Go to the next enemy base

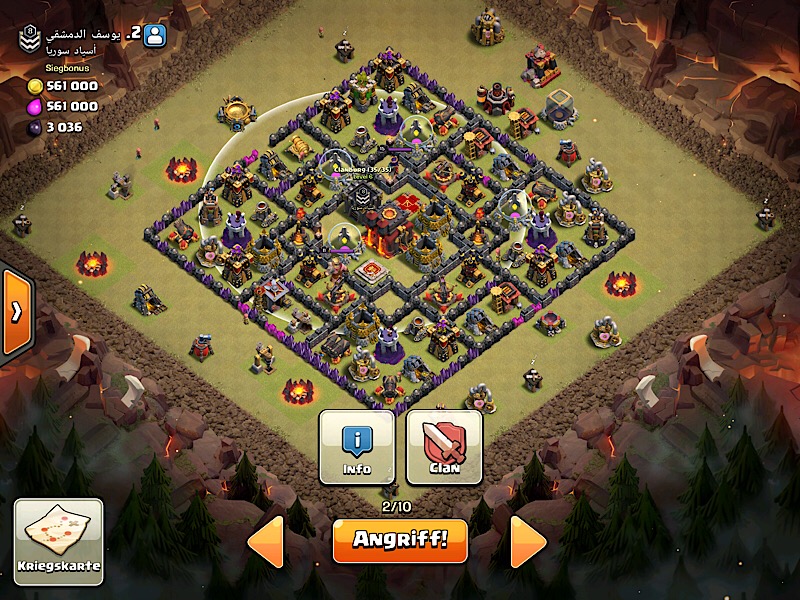(x=528, y=542)
